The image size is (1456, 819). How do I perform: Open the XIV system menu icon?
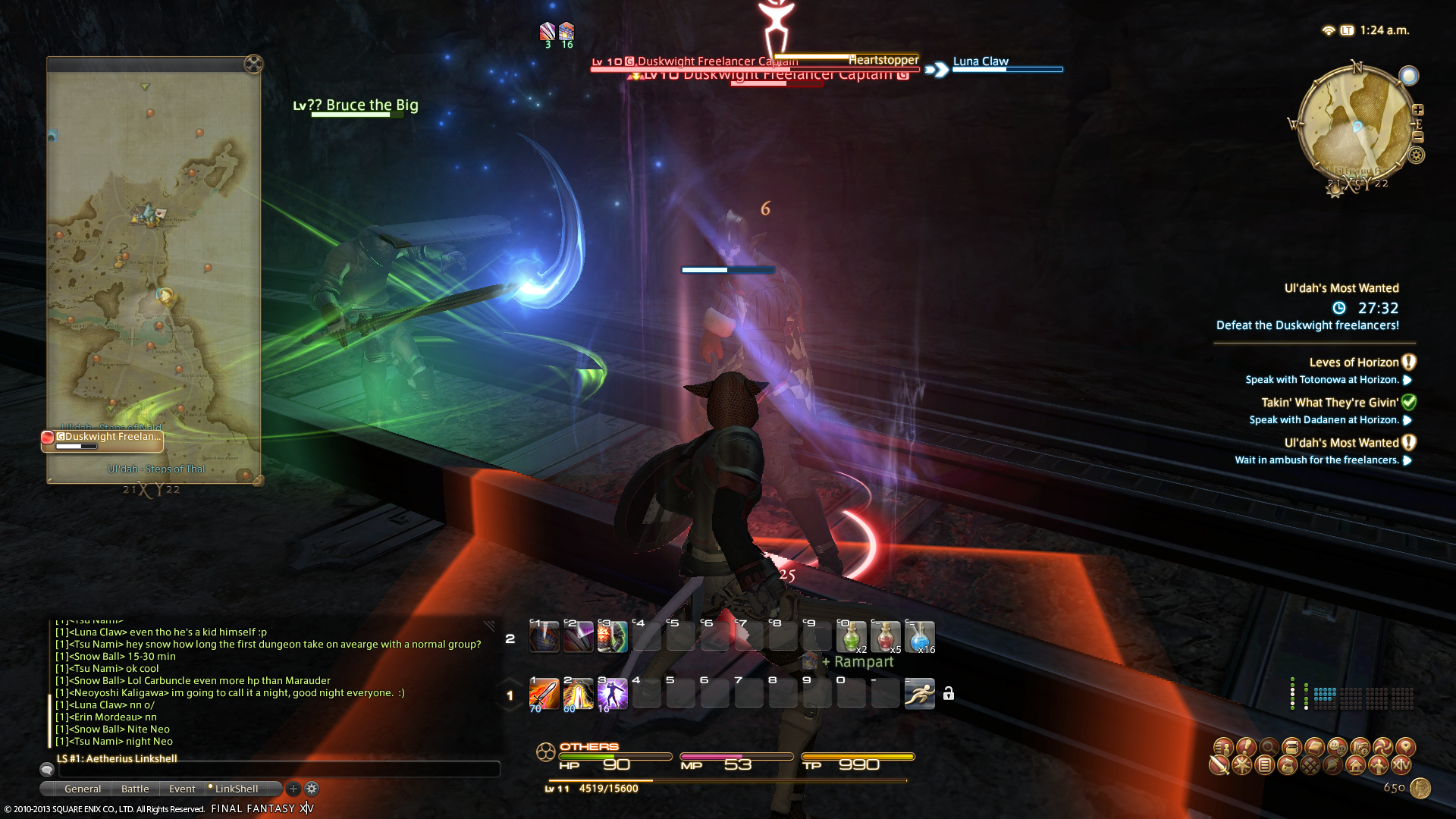point(1401,765)
